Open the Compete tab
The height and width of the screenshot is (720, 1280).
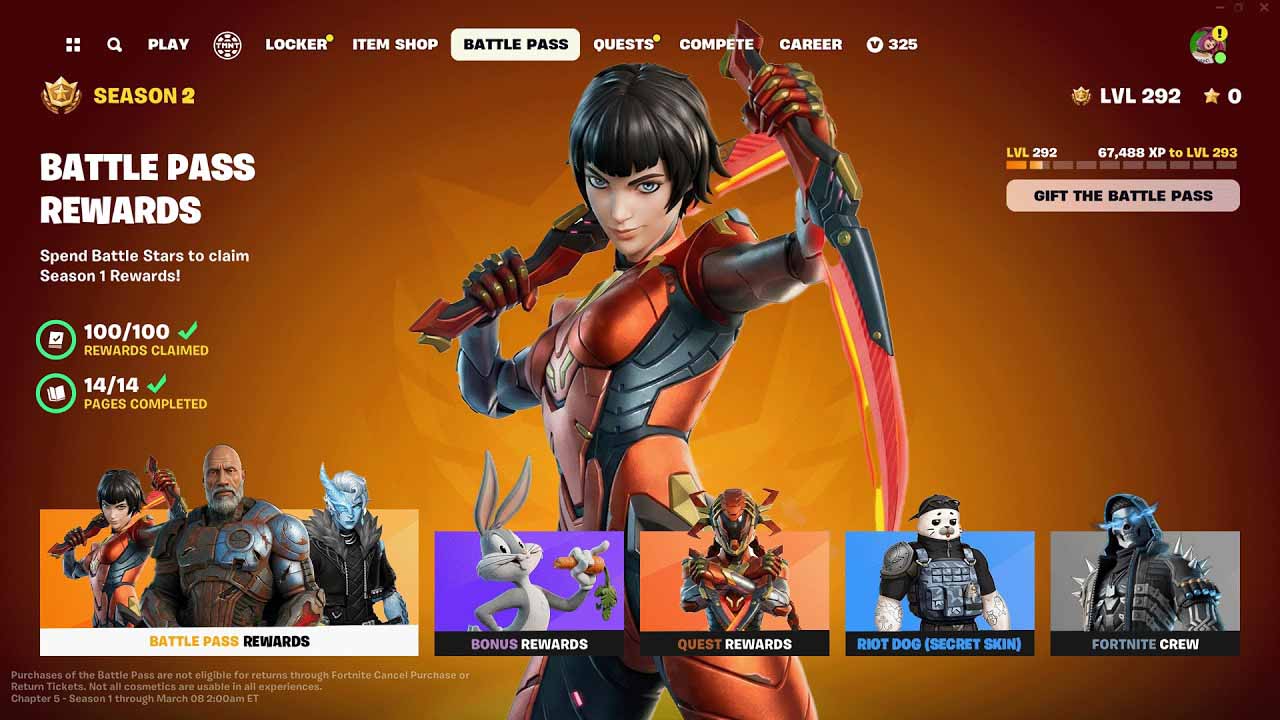coord(716,44)
